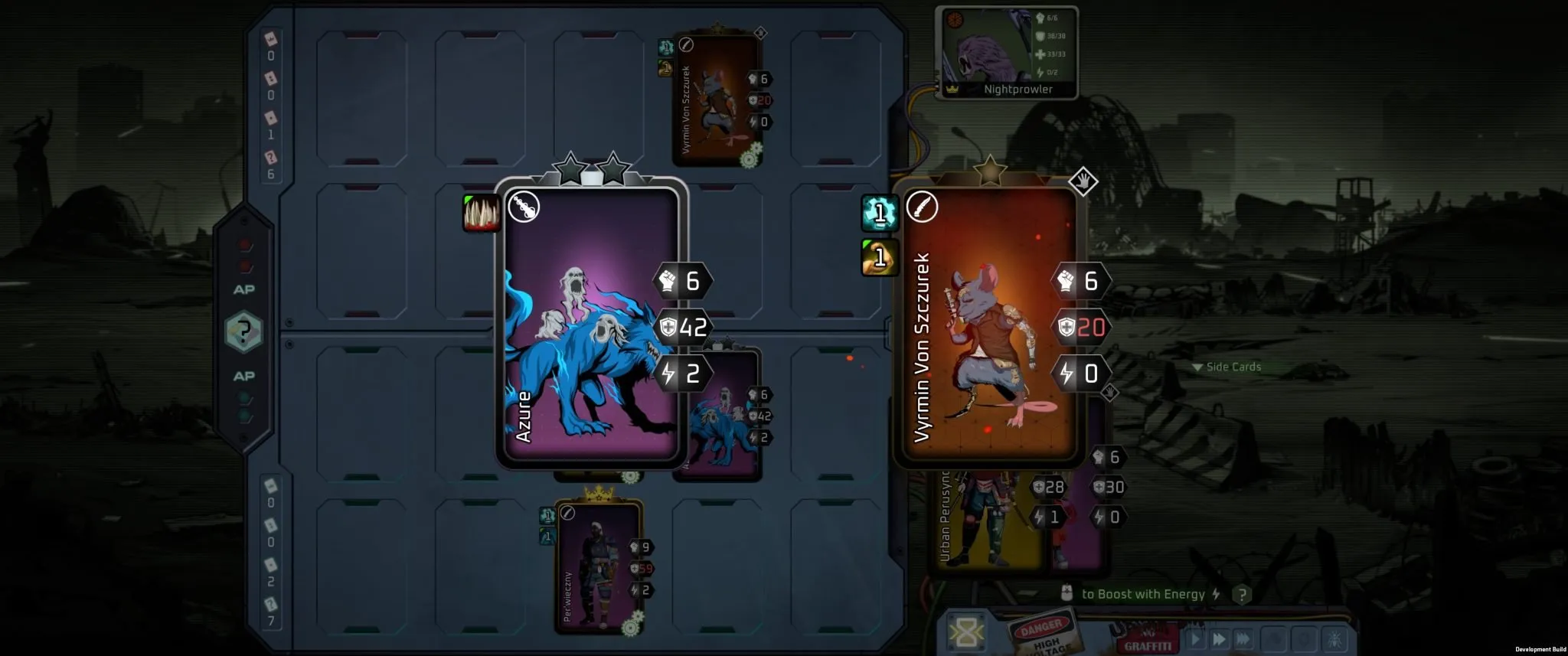Expand the Side Cards section
This screenshot has width=1568, height=656.
click(x=1227, y=367)
